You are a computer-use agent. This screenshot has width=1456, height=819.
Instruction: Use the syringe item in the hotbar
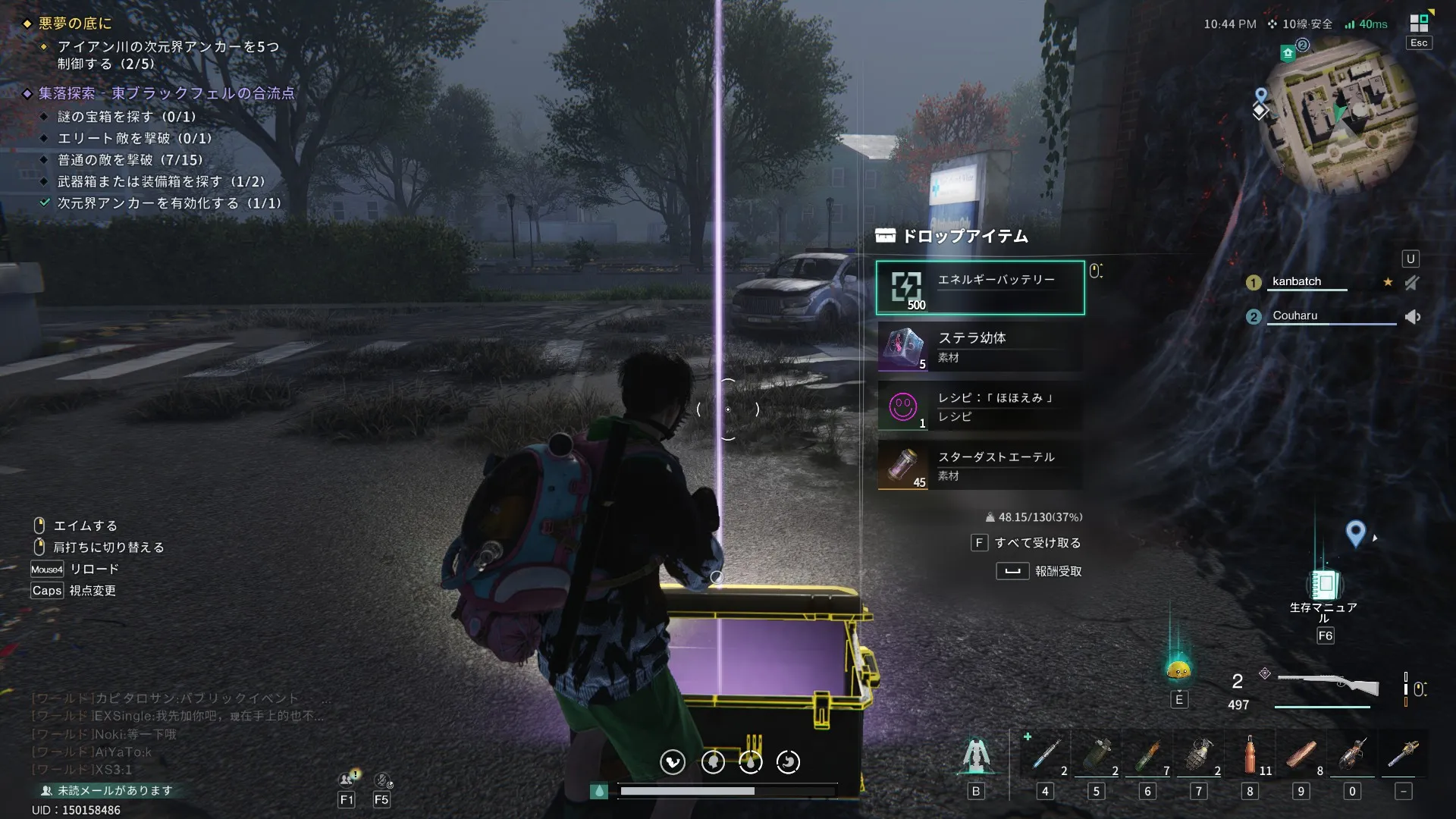[x=1045, y=755]
